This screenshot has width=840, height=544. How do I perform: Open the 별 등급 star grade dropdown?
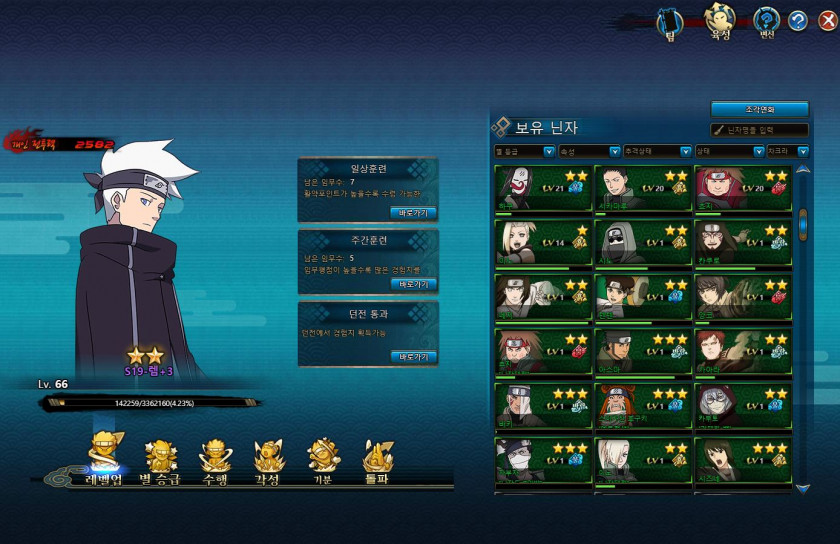(x=524, y=152)
